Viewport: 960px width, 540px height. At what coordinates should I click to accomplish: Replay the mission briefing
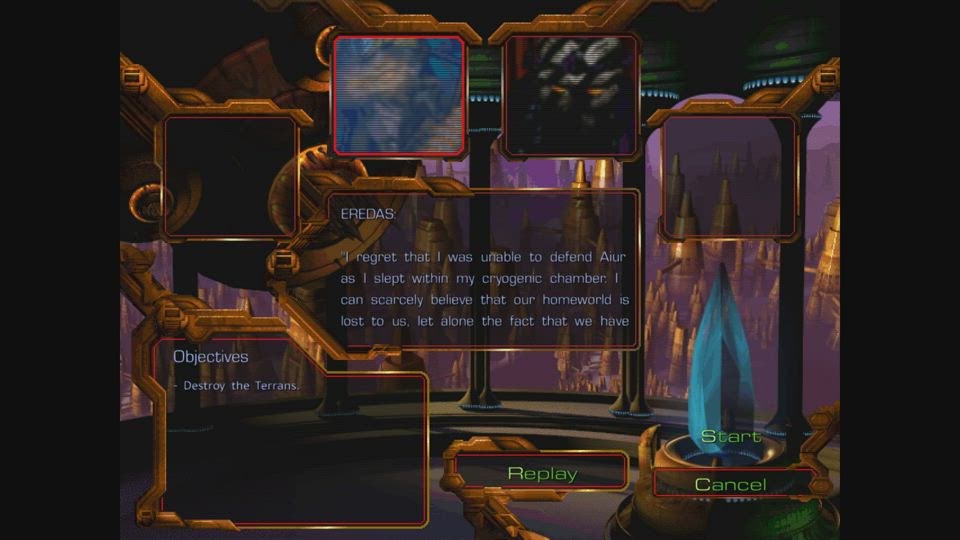[x=542, y=473]
